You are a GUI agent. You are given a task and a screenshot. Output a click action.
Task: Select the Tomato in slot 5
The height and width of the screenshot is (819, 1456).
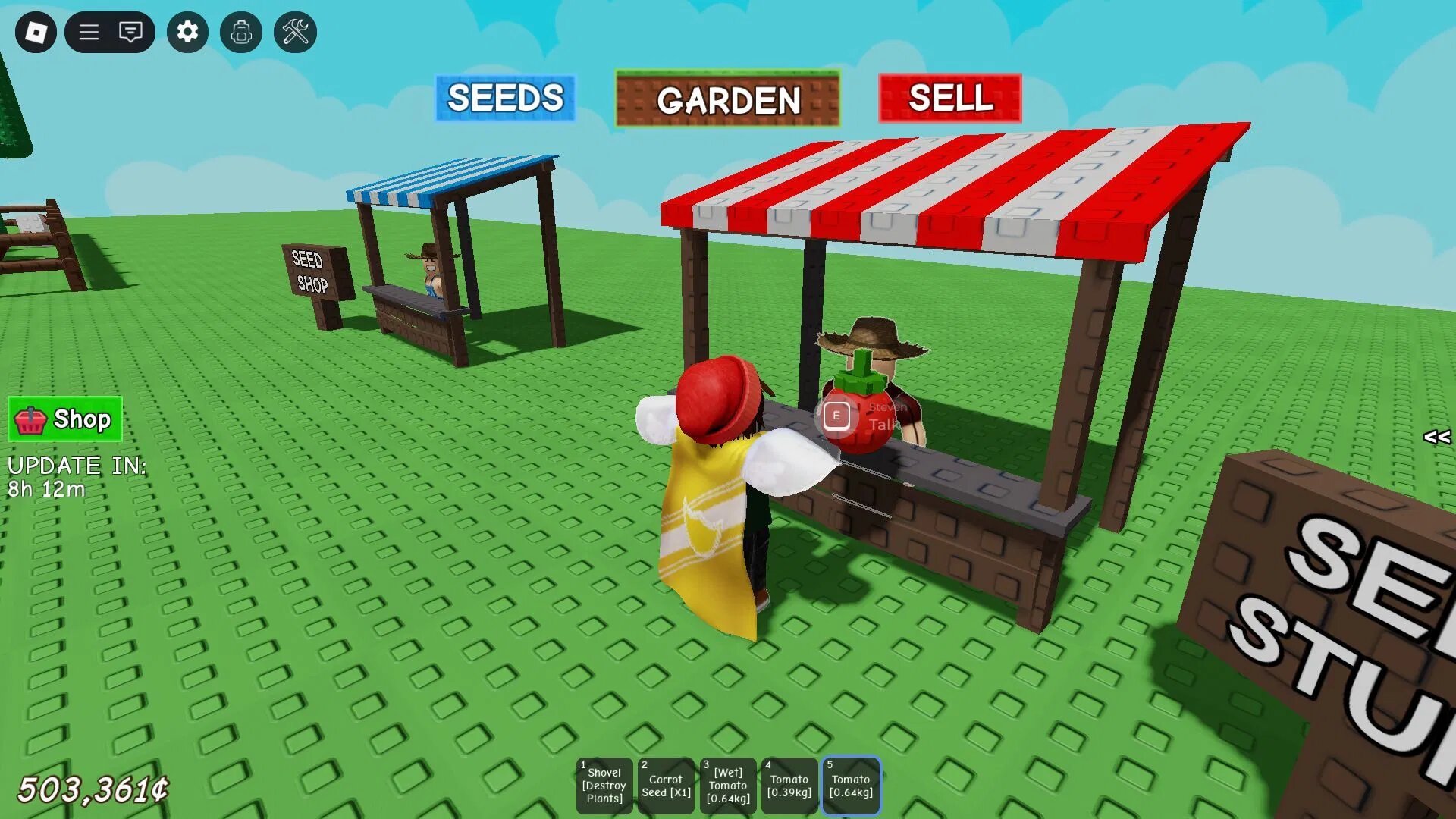click(x=850, y=784)
